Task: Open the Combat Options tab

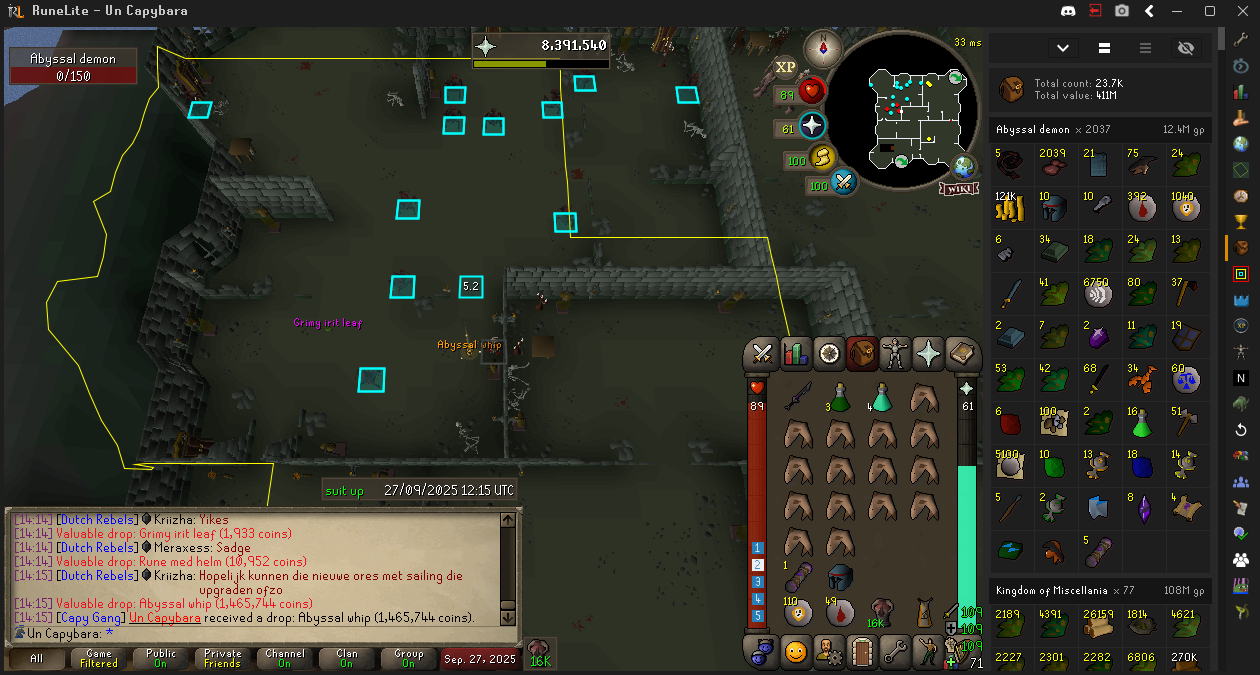Action: [x=764, y=353]
